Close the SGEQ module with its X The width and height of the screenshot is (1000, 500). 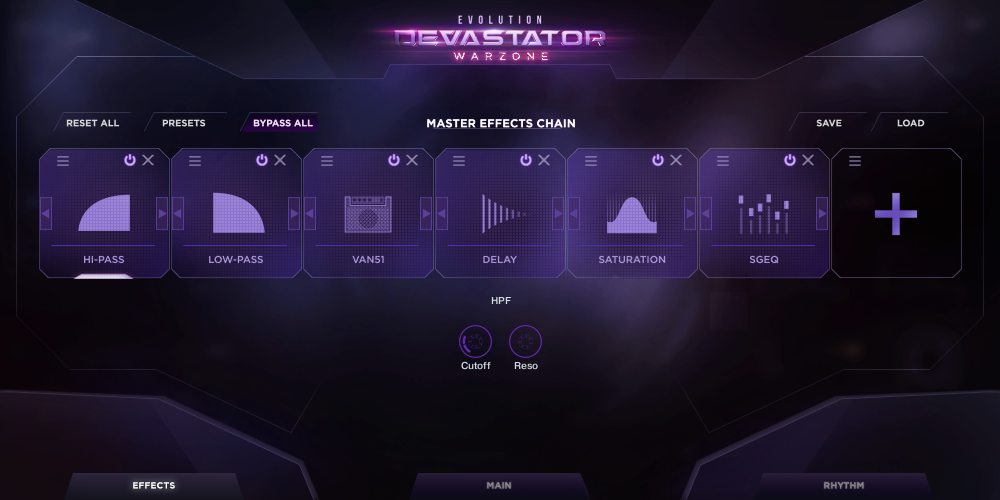coord(808,160)
